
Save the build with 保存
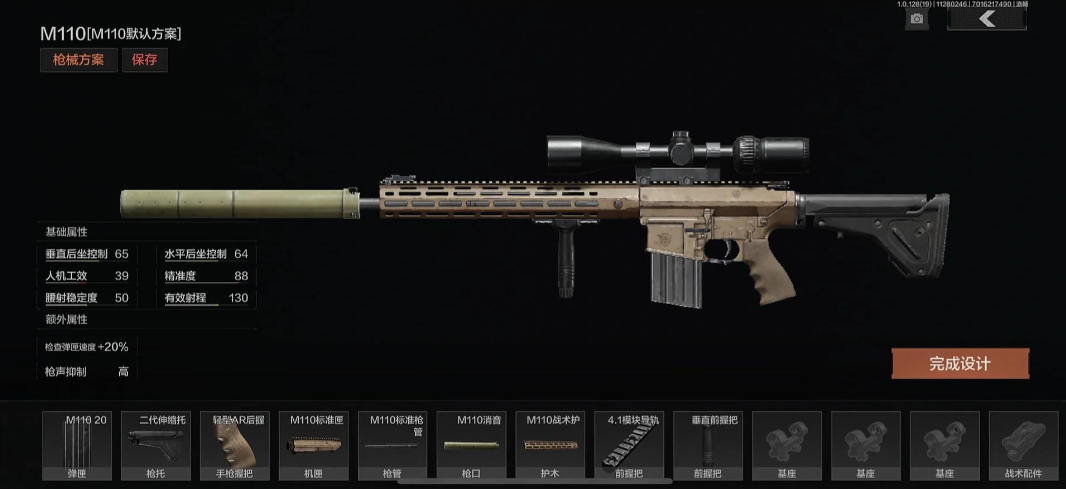pos(144,60)
